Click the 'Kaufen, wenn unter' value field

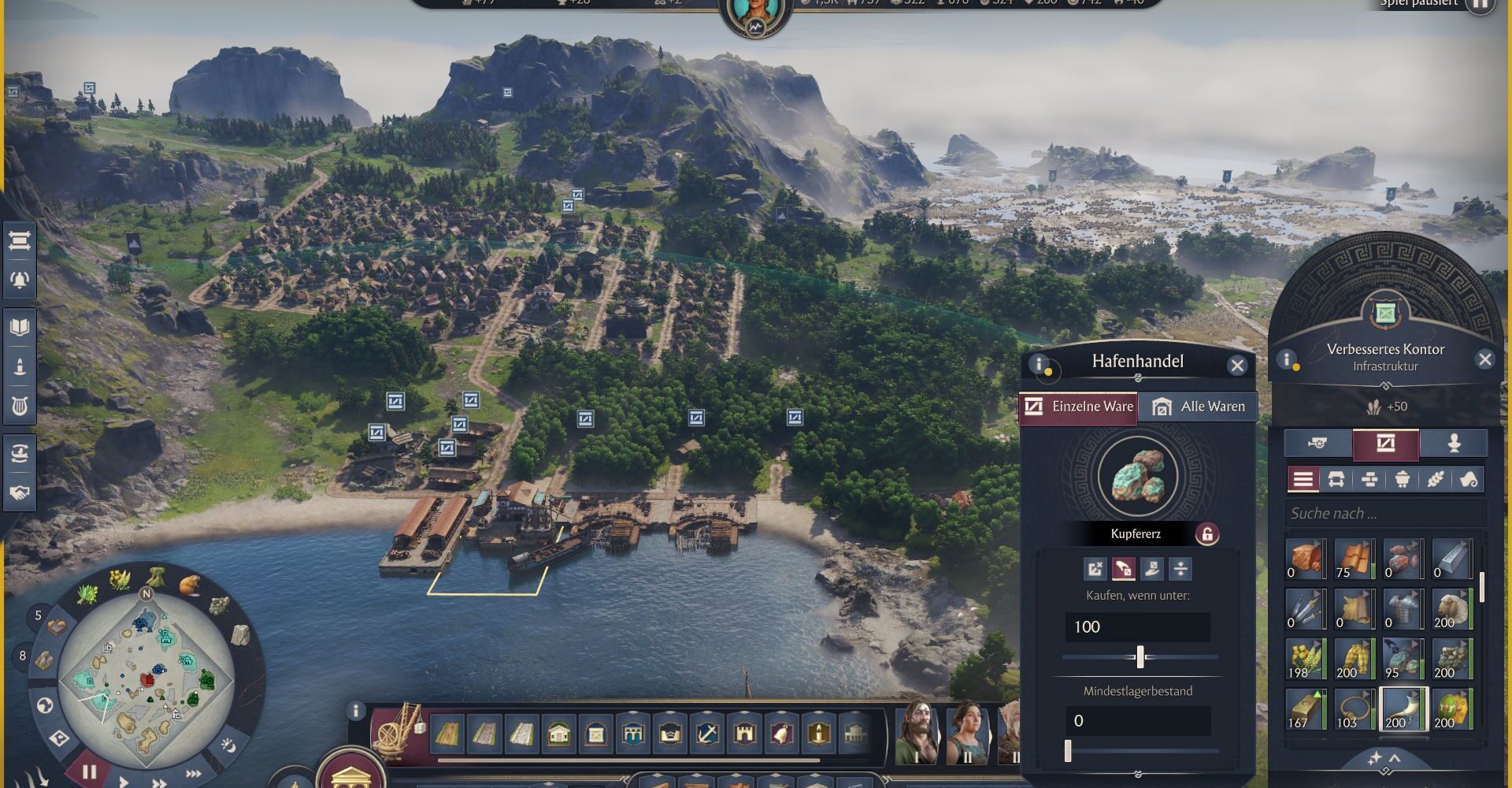[1137, 627]
